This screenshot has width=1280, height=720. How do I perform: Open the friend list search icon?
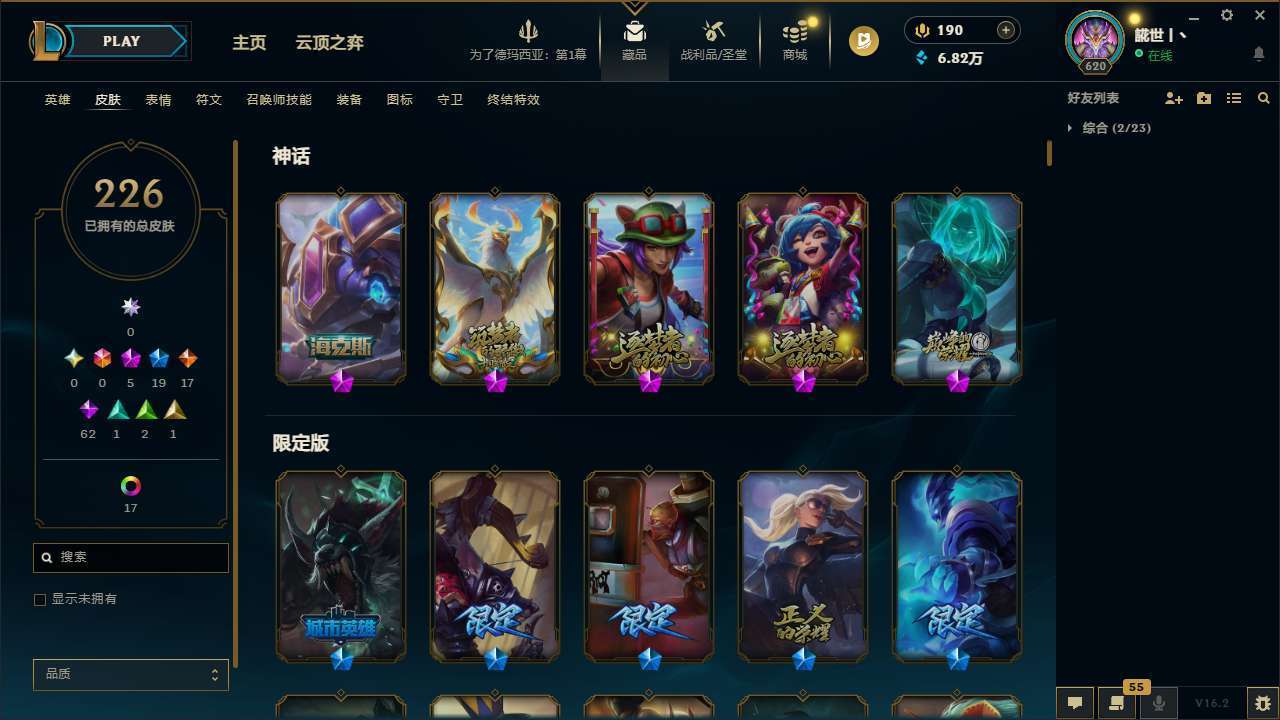(1264, 98)
